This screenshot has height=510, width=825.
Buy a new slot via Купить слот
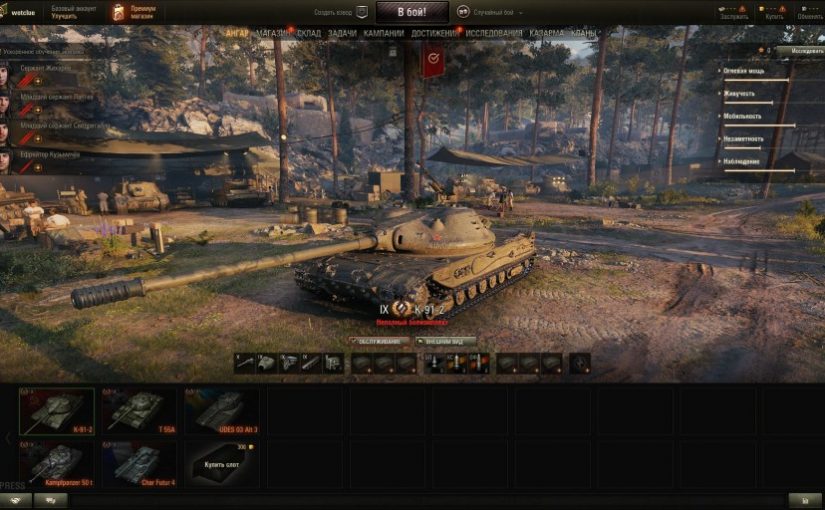pyautogui.click(x=222, y=465)
